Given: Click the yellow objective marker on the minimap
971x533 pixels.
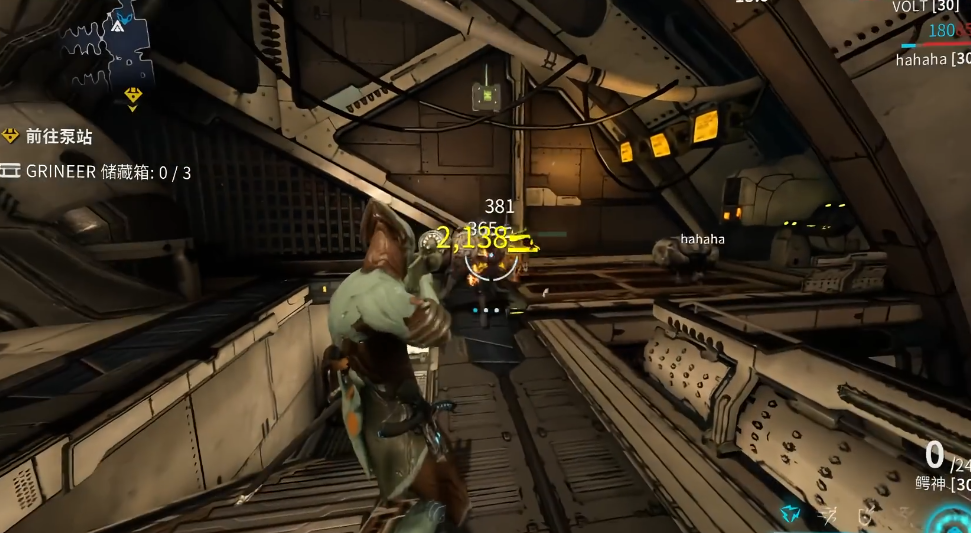Looking at the screenshot, I should (133, 95).
